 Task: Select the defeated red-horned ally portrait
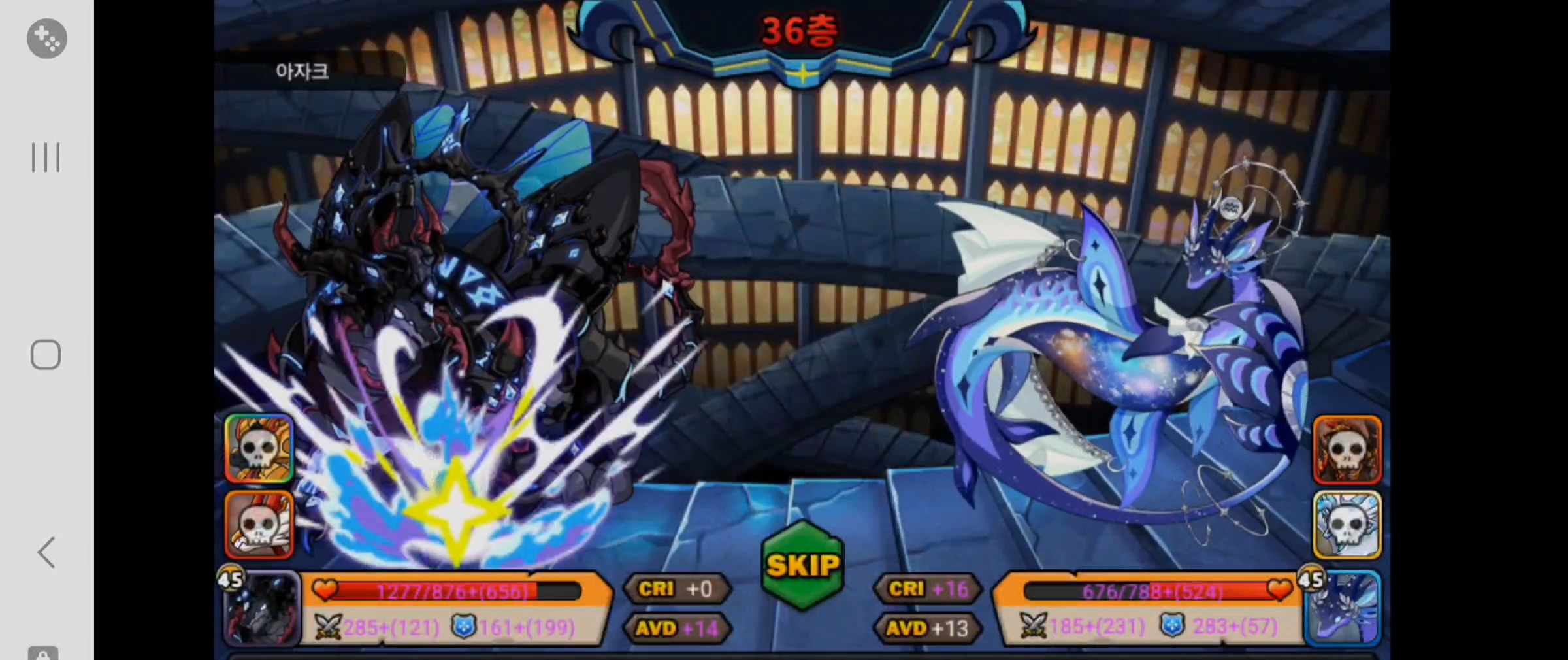tap(259, 525)
